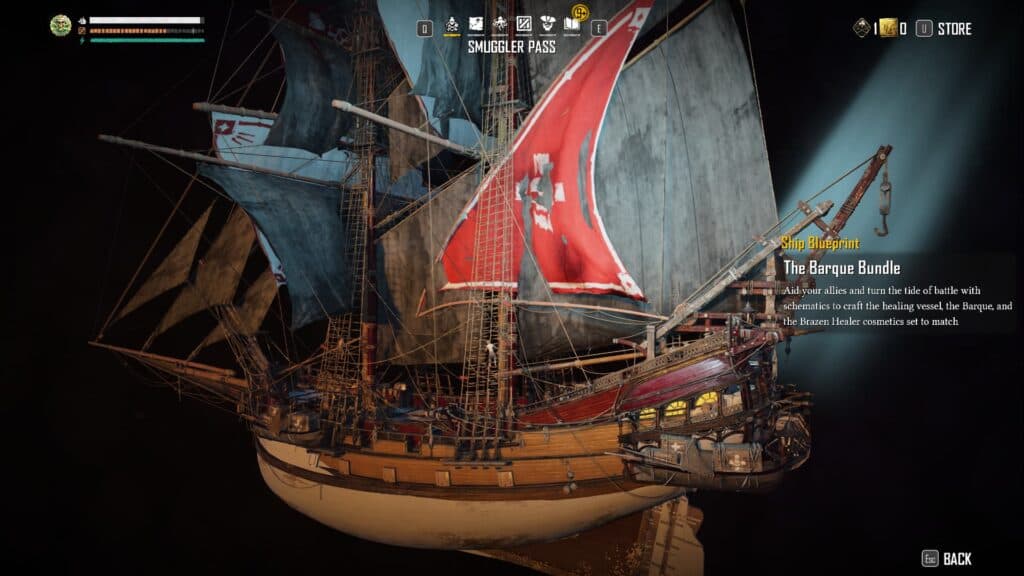The height and width of the screenshot is (576, 1024).
Task: Select the Smuggler Pass skull tab
Action: click(x=452, y=25)
